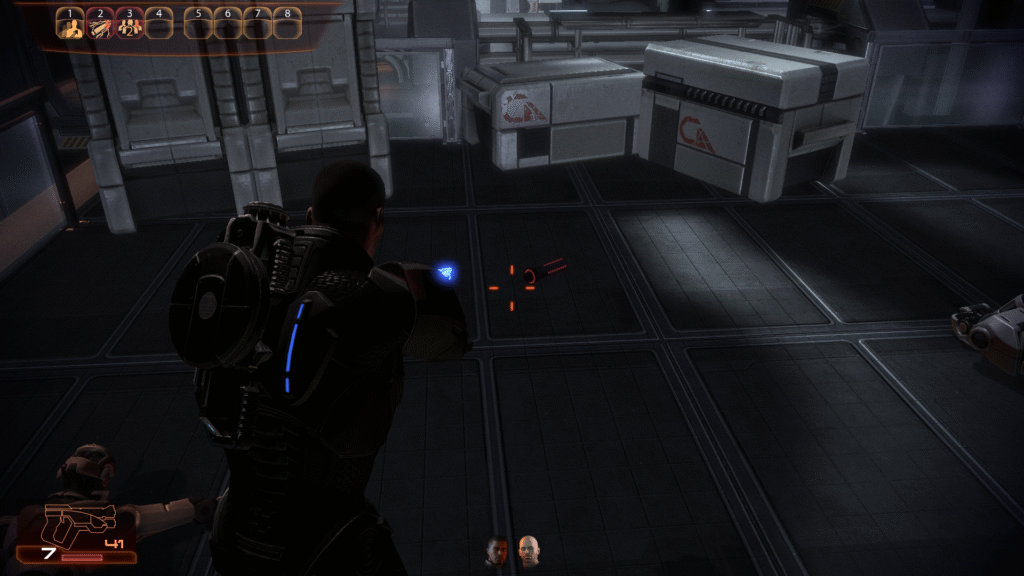1024x576 pixels.
Task: Select the pistol weapon icon
Action: pos(80,524)
